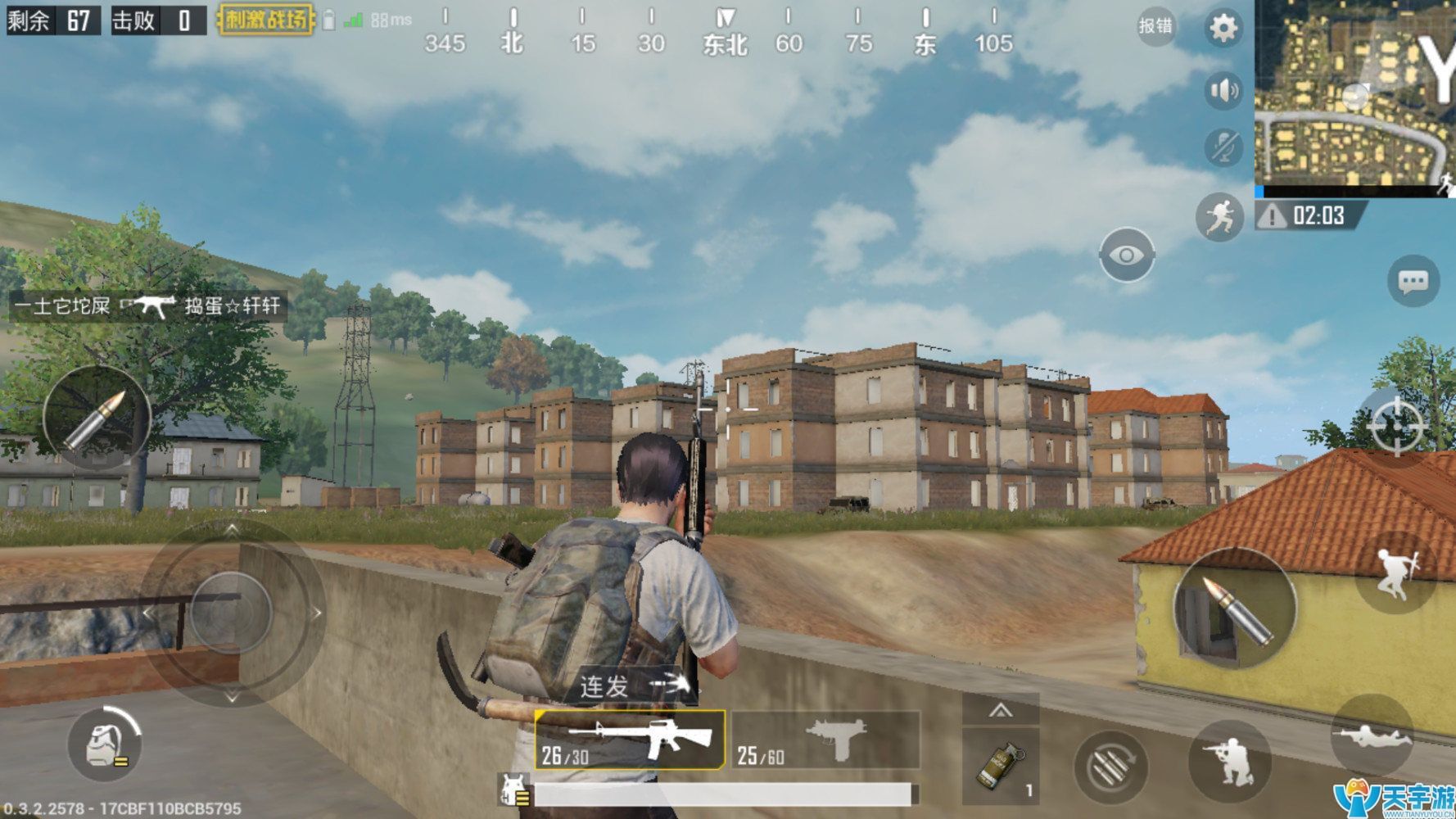Toggle the muted microphone button

tap(1223, 147)
